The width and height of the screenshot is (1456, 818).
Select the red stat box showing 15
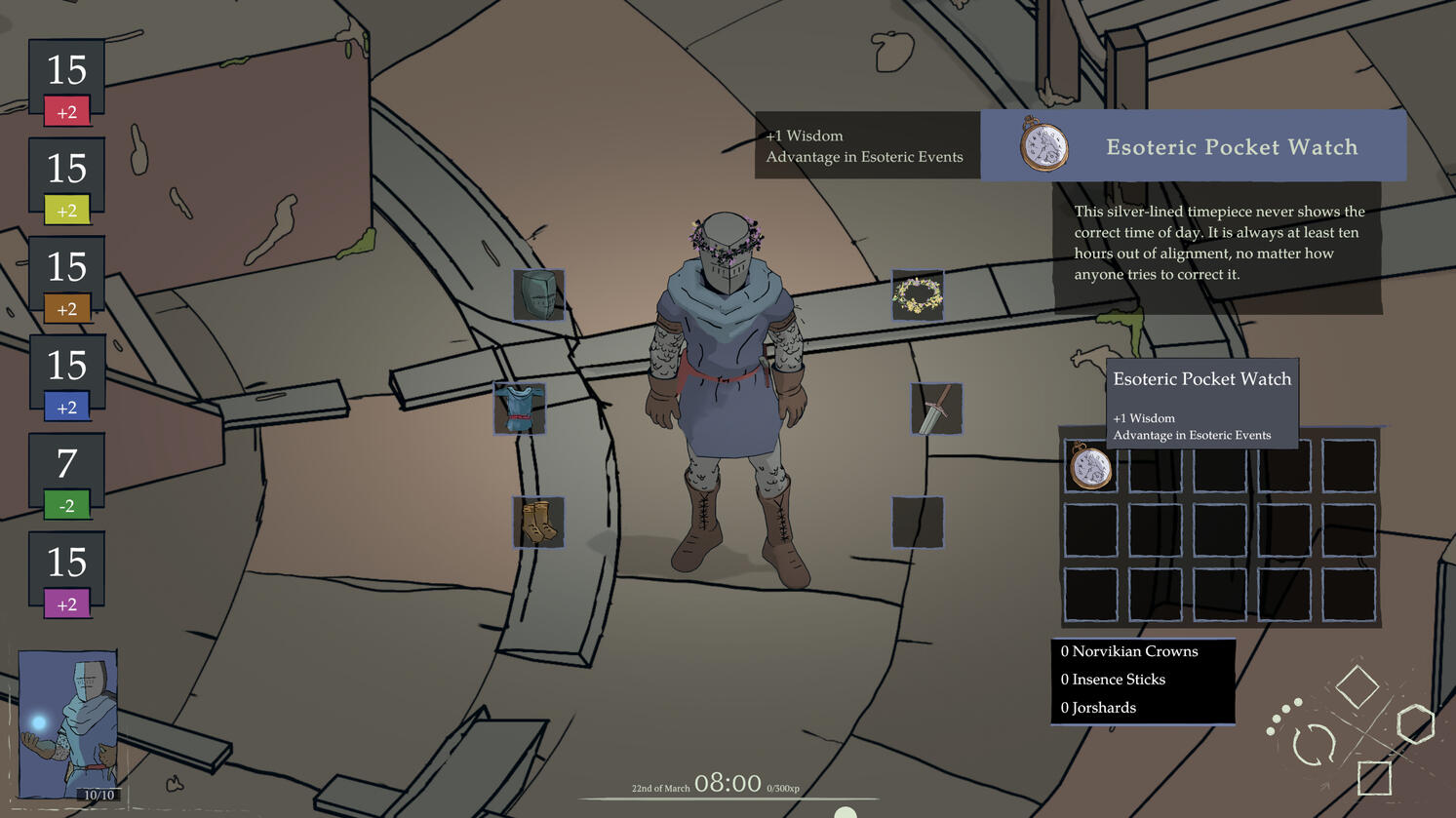66,84
